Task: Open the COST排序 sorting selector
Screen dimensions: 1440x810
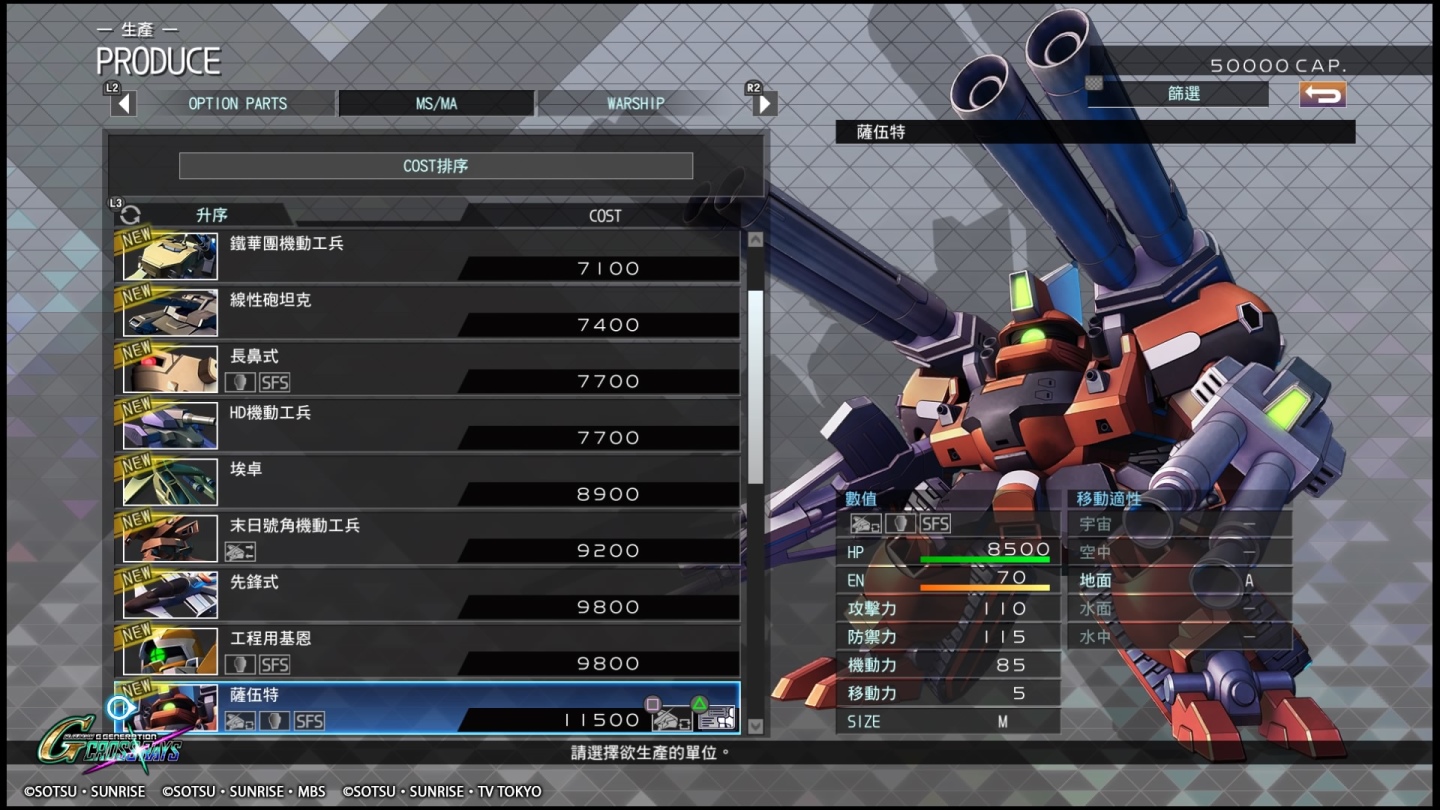Action: click(x=435, y=165)
